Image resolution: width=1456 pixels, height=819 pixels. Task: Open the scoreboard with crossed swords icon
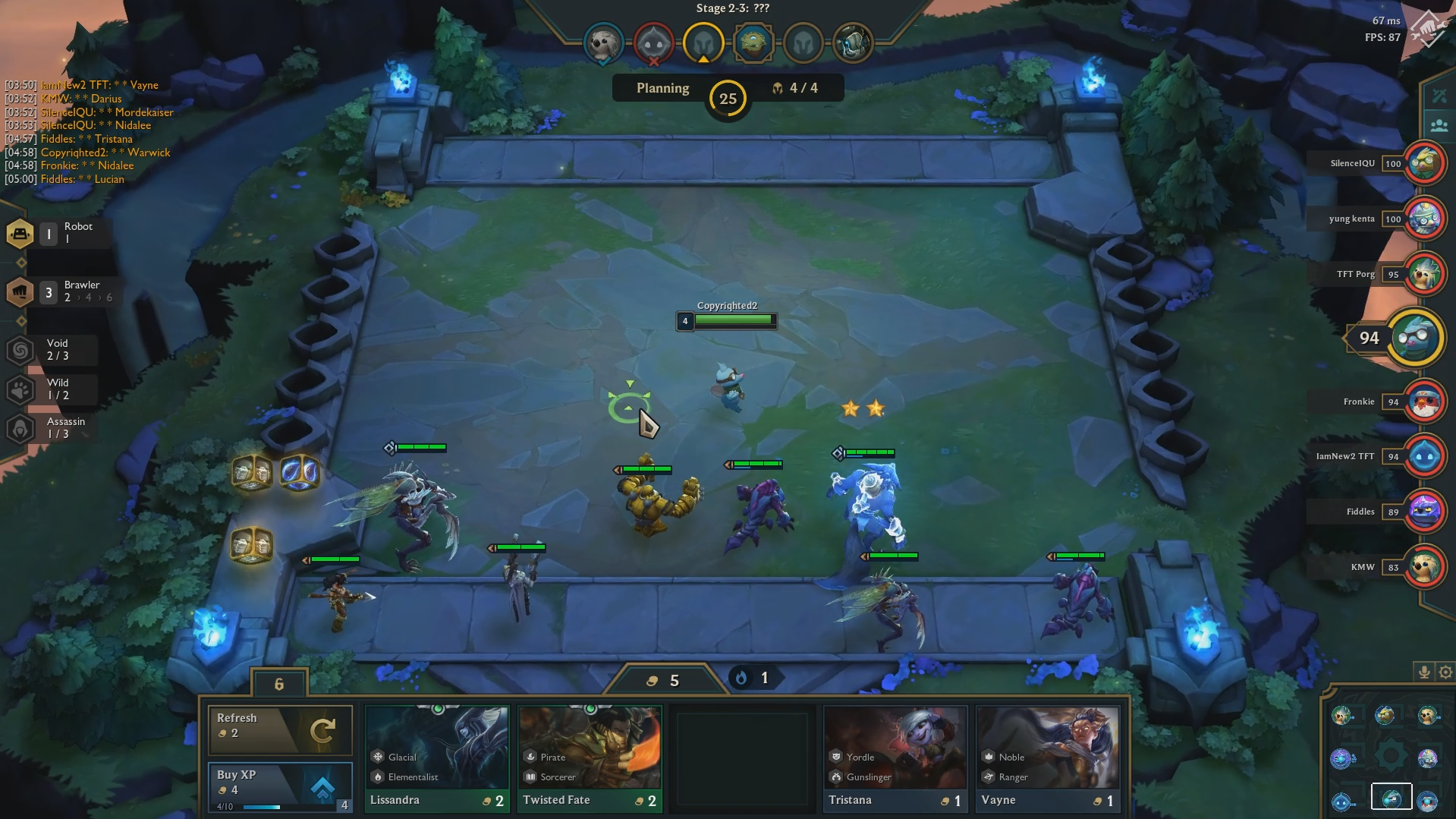(1441, 95)
